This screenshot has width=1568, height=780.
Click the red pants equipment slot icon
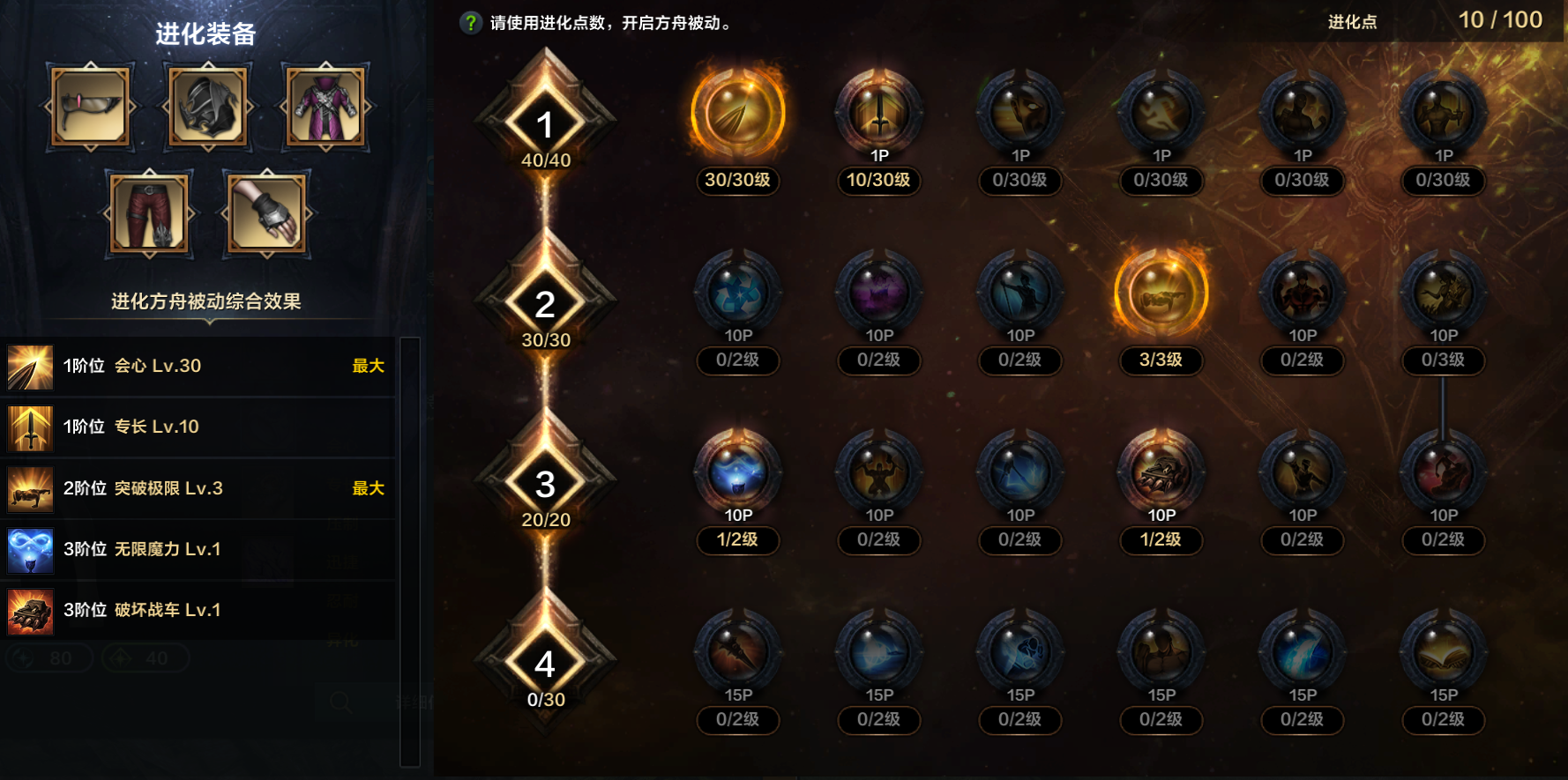(x=149, y=214)
